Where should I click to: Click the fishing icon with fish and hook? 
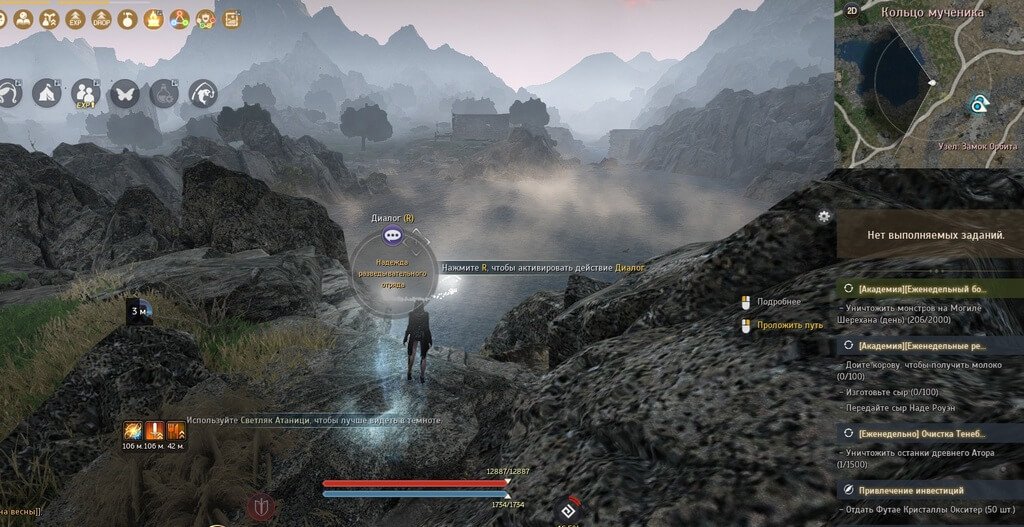203,93
